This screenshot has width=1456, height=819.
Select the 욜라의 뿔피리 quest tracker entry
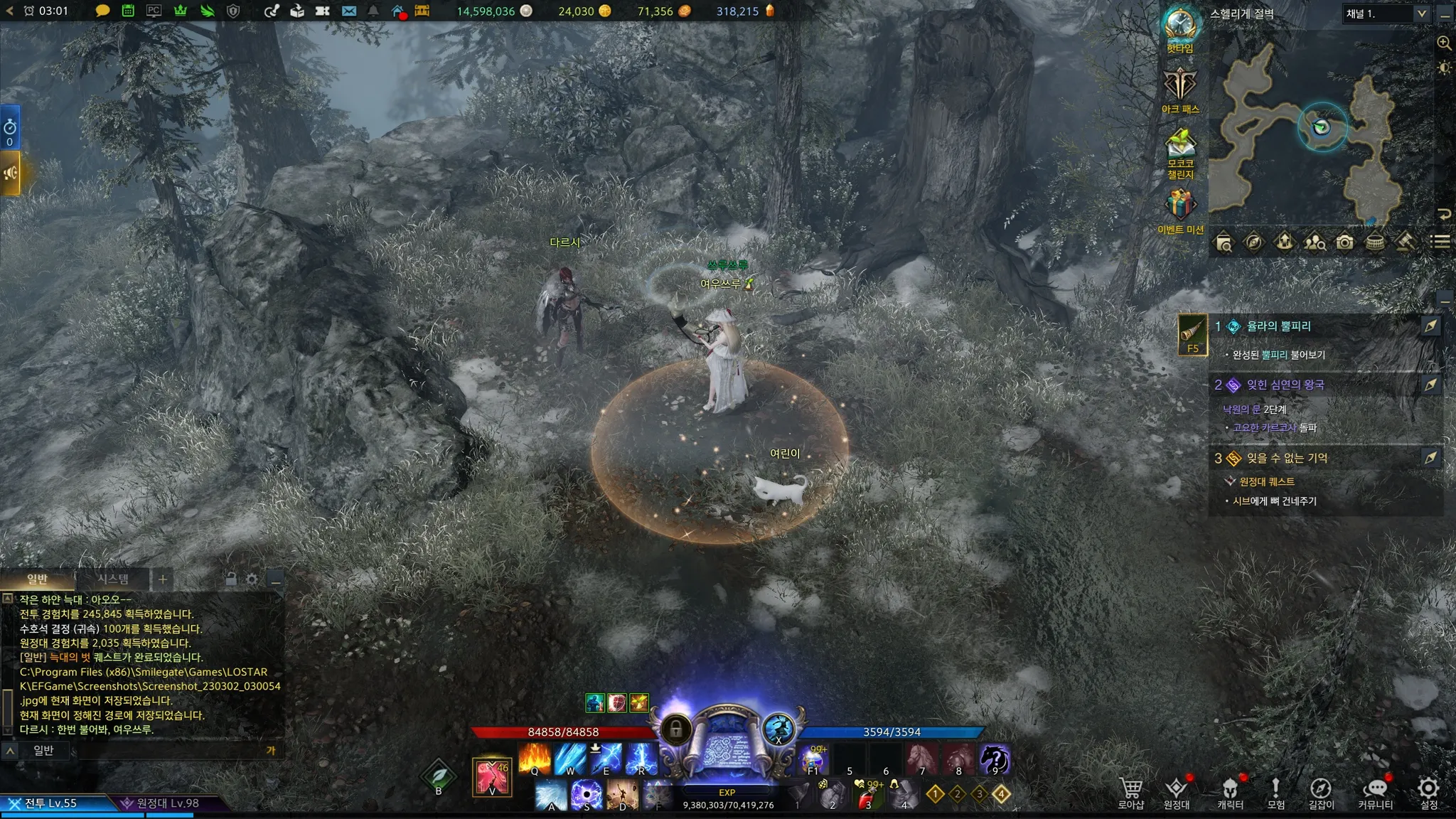pyautogui.click(x=1278, y=326)
